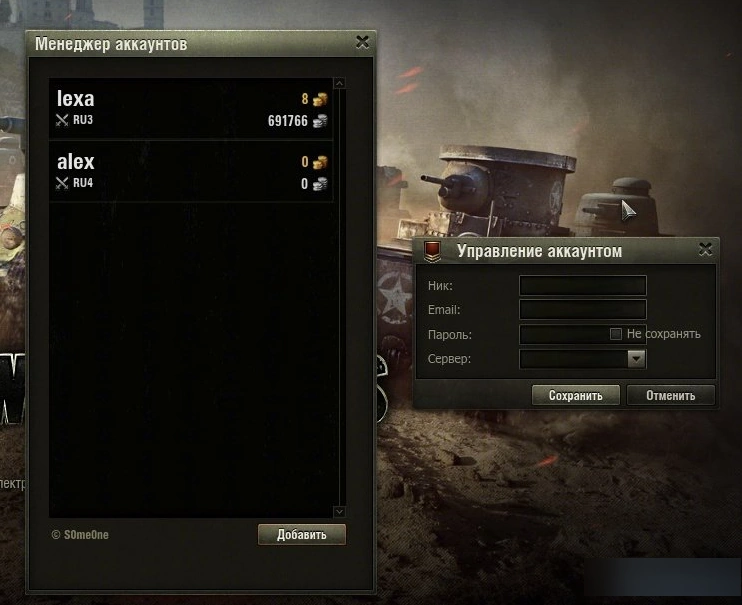Close the Менеджер аккаунтов window

click(x=362, y=42)
